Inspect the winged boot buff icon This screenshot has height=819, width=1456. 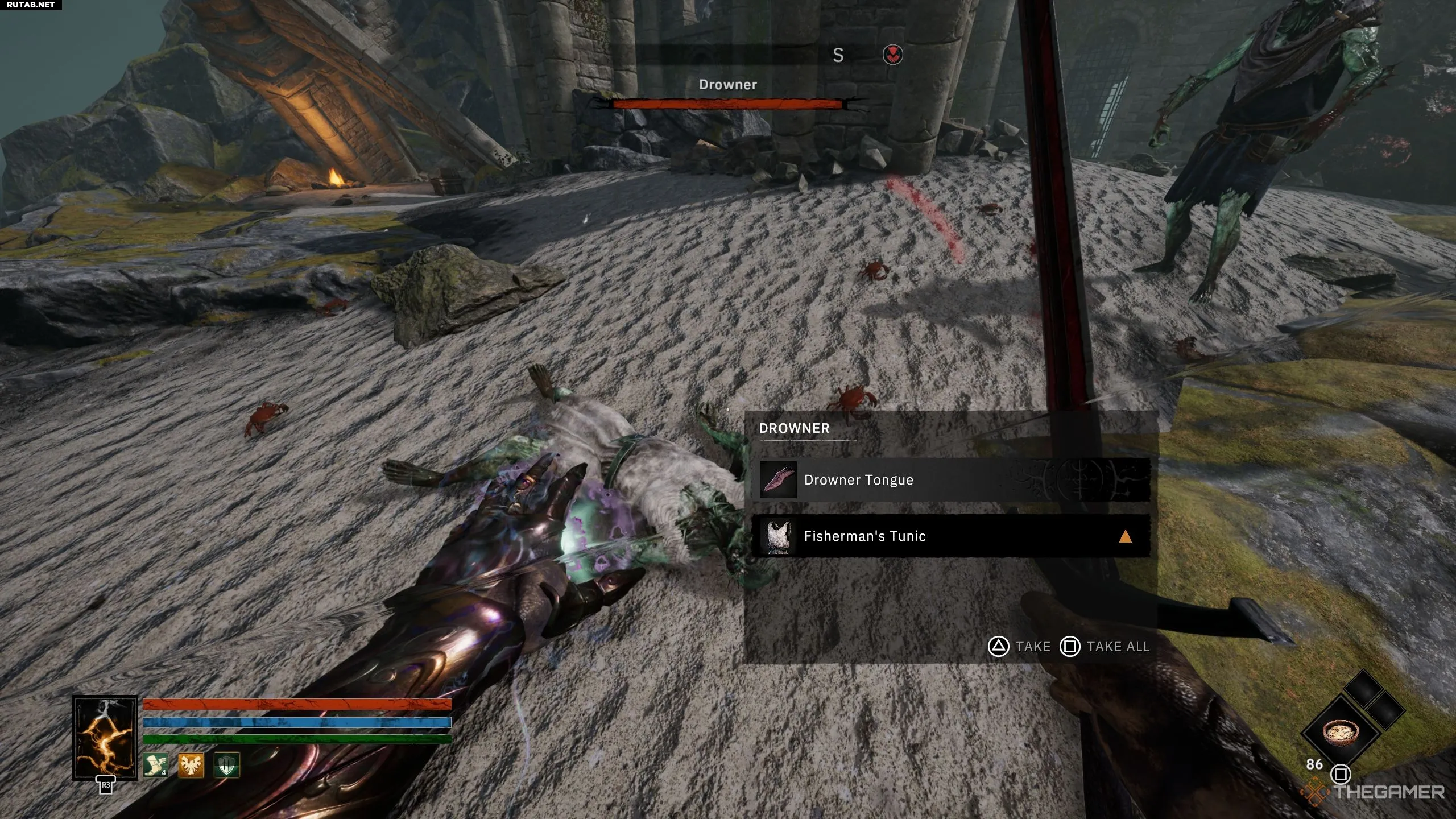(x=155, y=765)
